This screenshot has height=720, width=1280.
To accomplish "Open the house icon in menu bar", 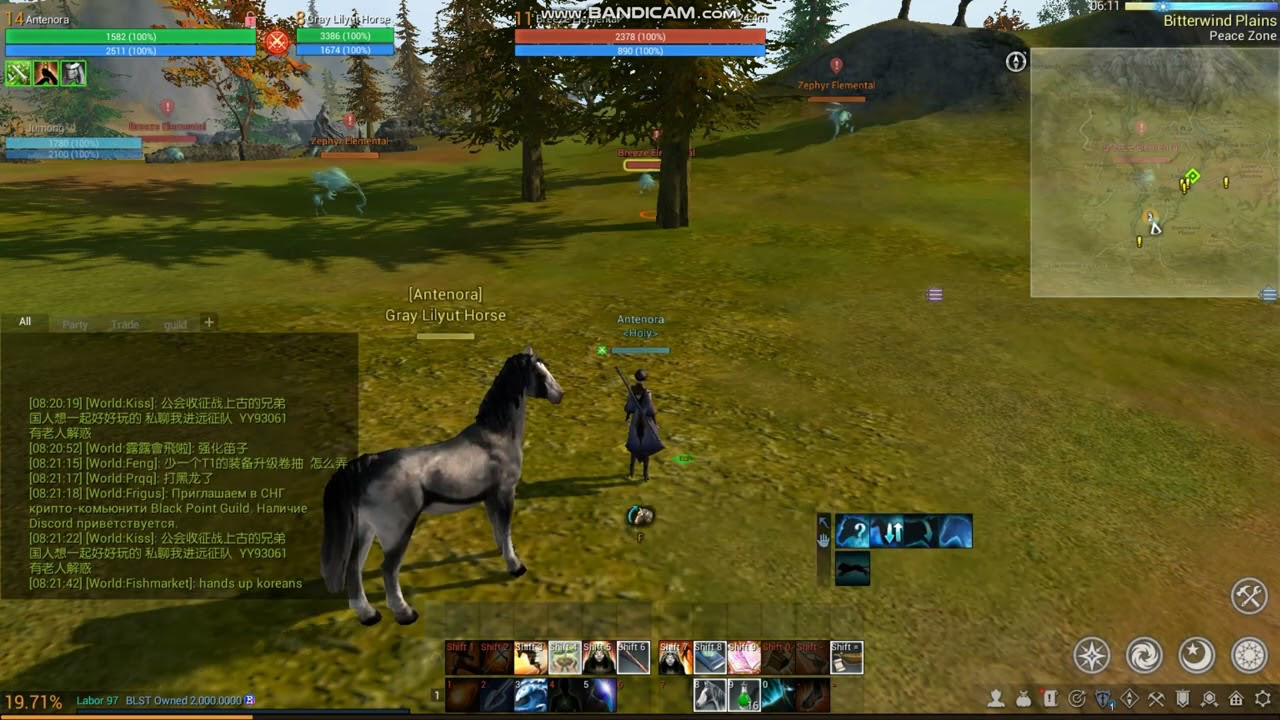I will tap(1236, 699).
